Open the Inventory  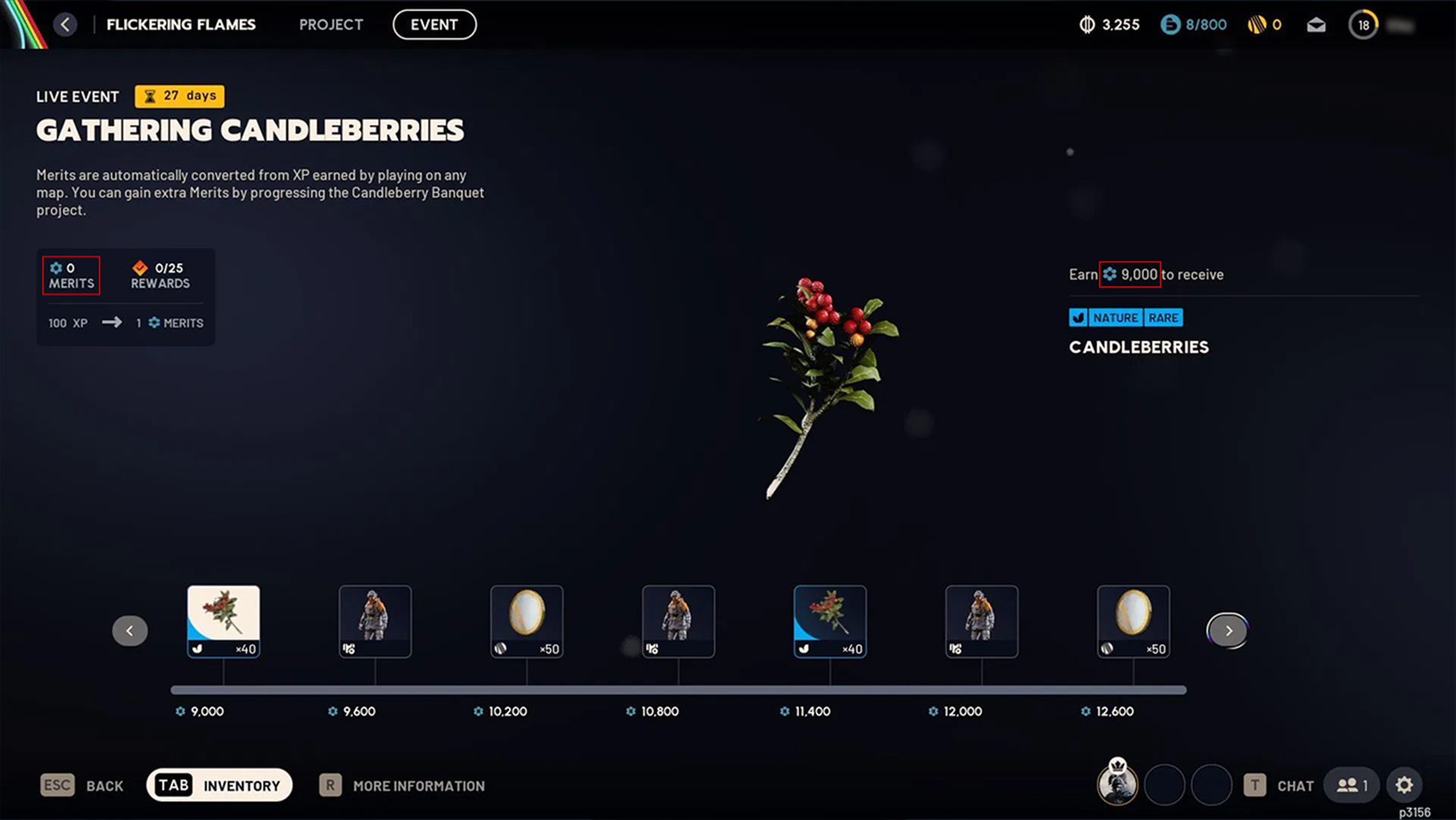219,785
